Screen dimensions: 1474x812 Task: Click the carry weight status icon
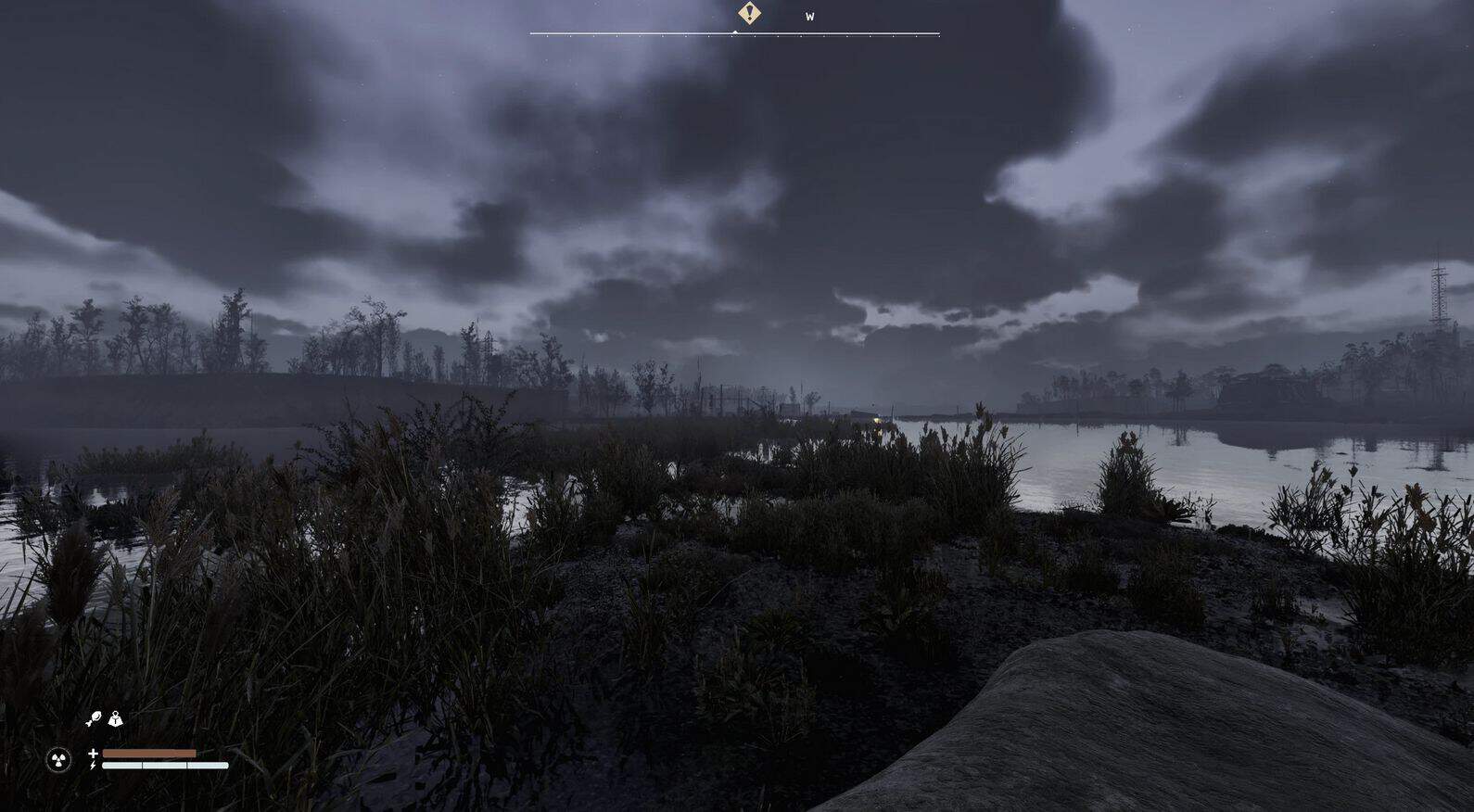[x=115, y=718]
